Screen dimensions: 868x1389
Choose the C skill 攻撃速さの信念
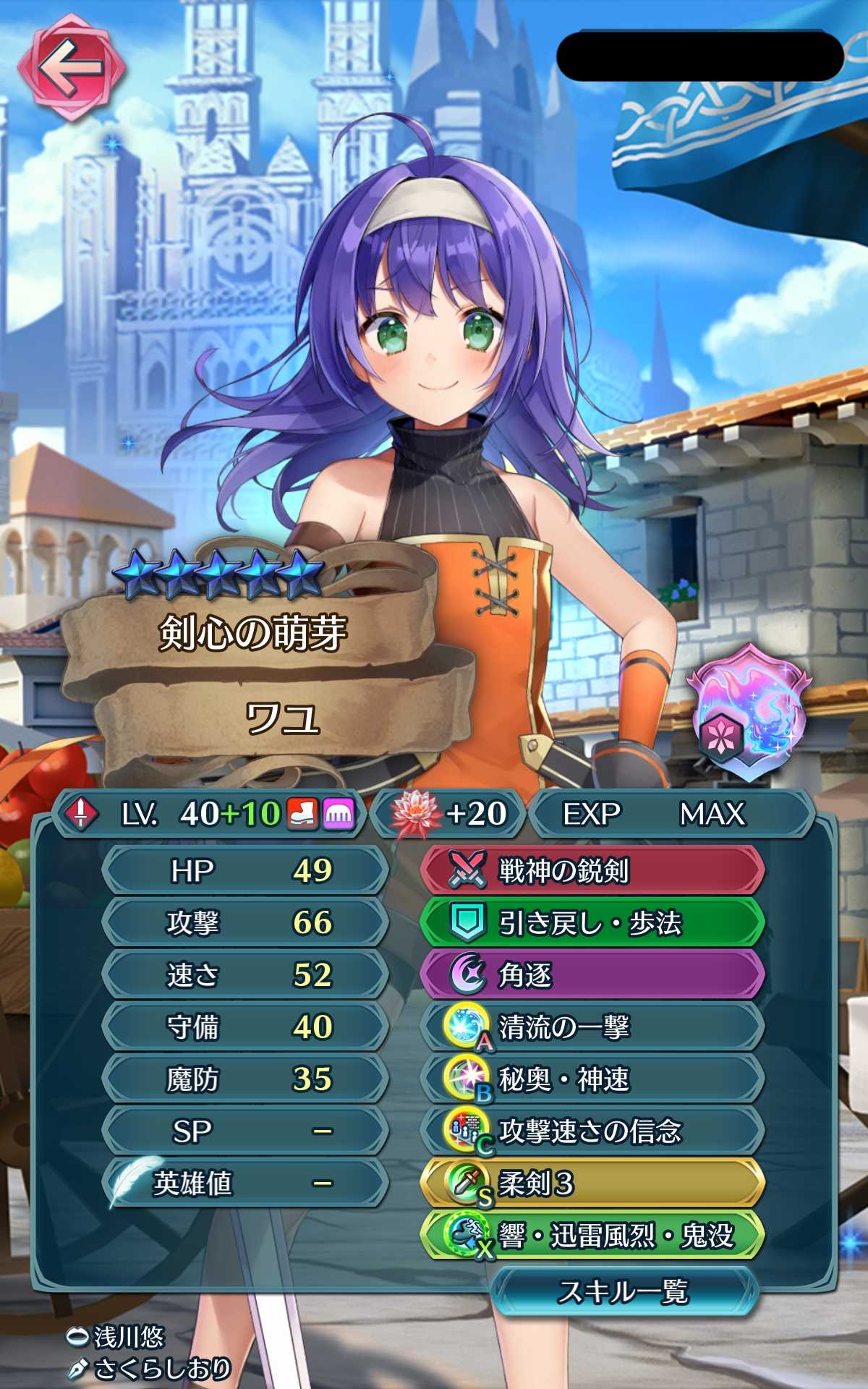pyautogui.click(x=592, y=1131)
